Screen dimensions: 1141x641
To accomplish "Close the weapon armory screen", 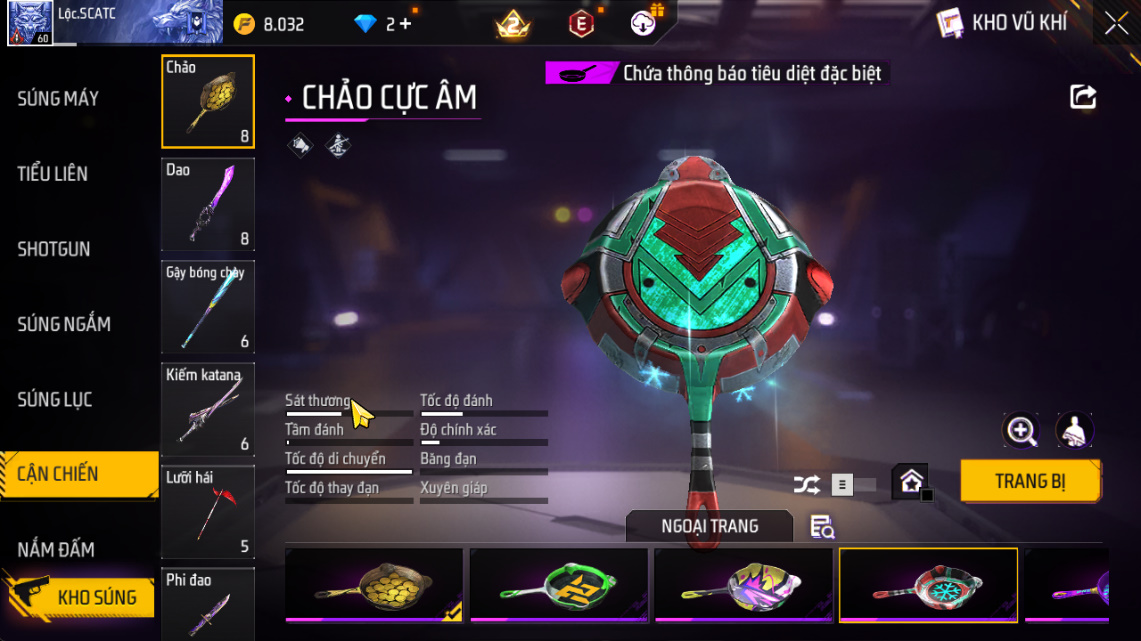I will 1116,24.
